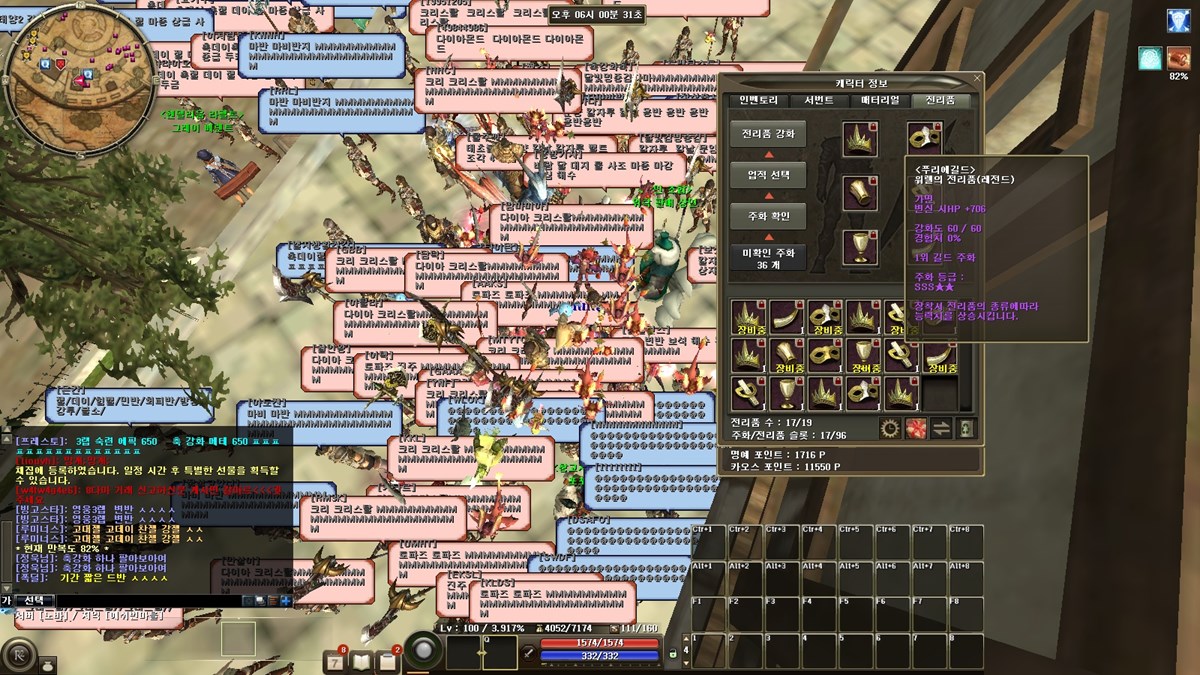Click the red gift box icon
Screen dimensions: 1200x675
[x=915, y=429]
